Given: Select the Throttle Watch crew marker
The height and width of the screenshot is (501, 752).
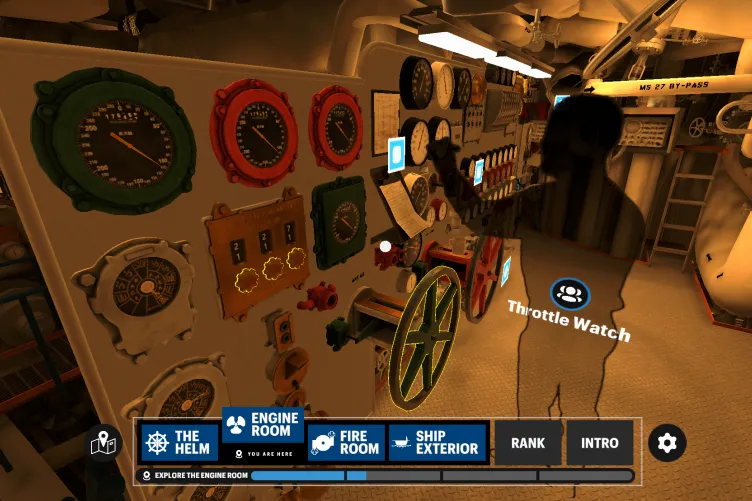Looking at the screenshot, I should [x=570, y=294].
